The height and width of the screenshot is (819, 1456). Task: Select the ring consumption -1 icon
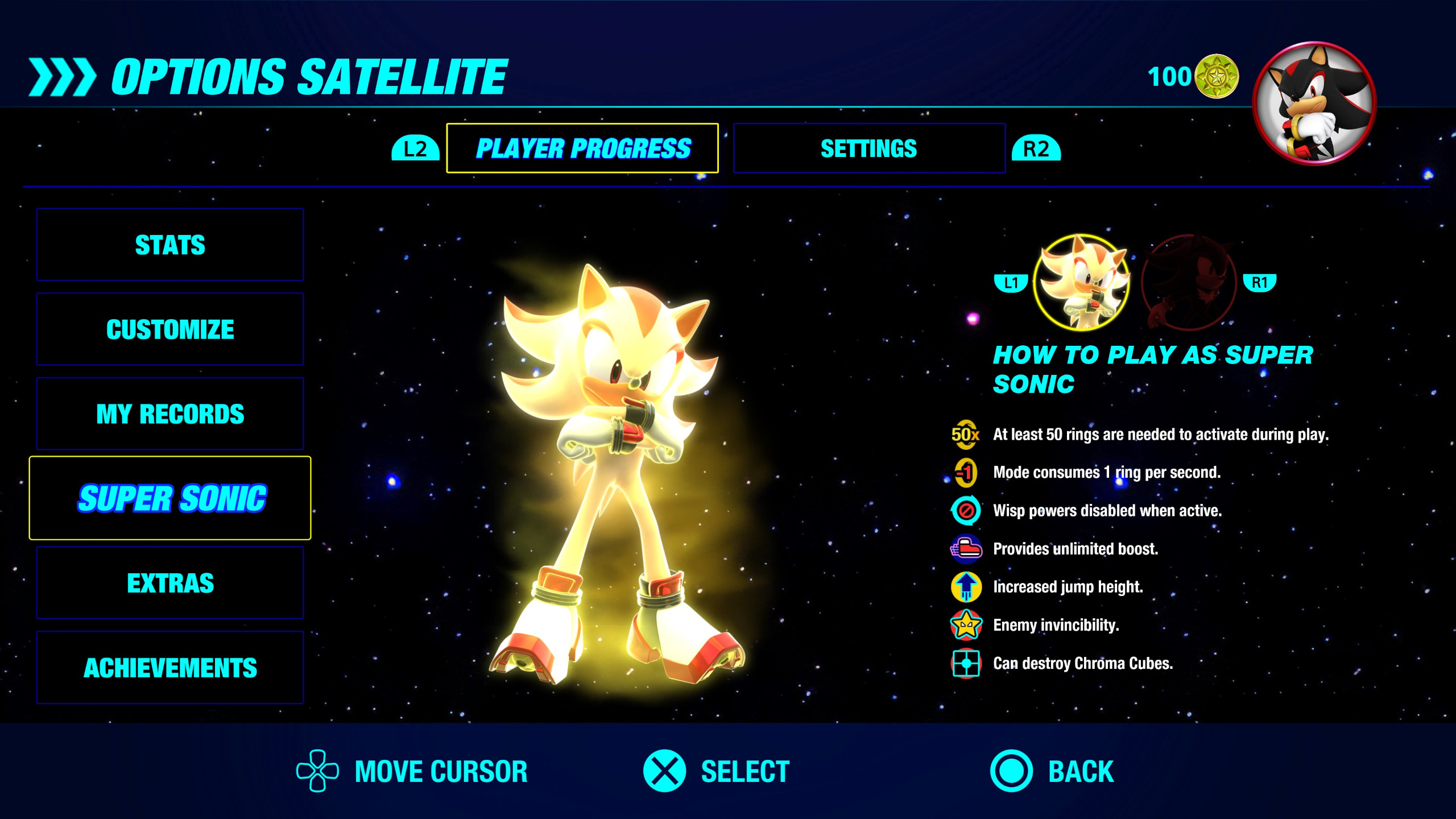click(x=966, y=473)
